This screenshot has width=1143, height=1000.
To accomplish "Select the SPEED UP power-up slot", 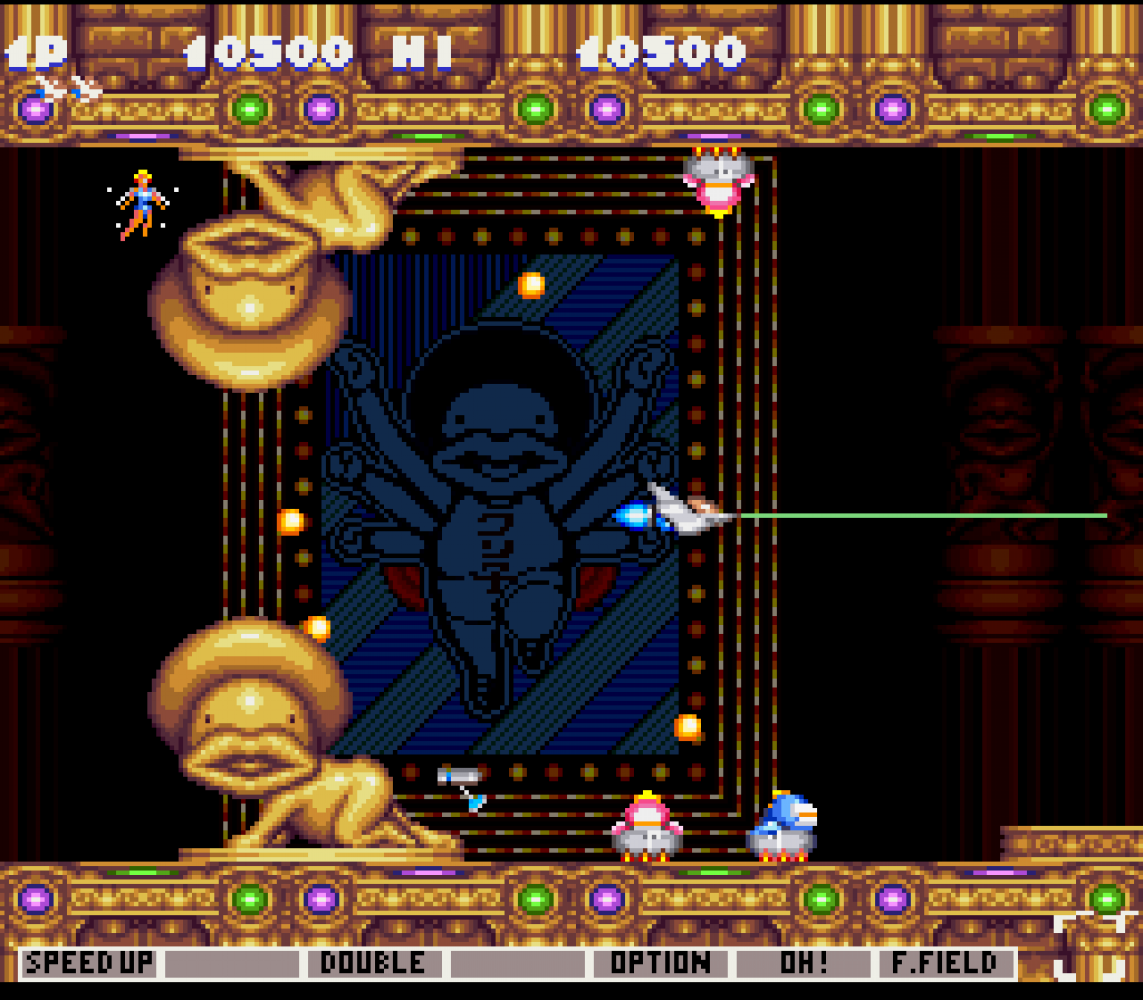I will tap(89, 964).
